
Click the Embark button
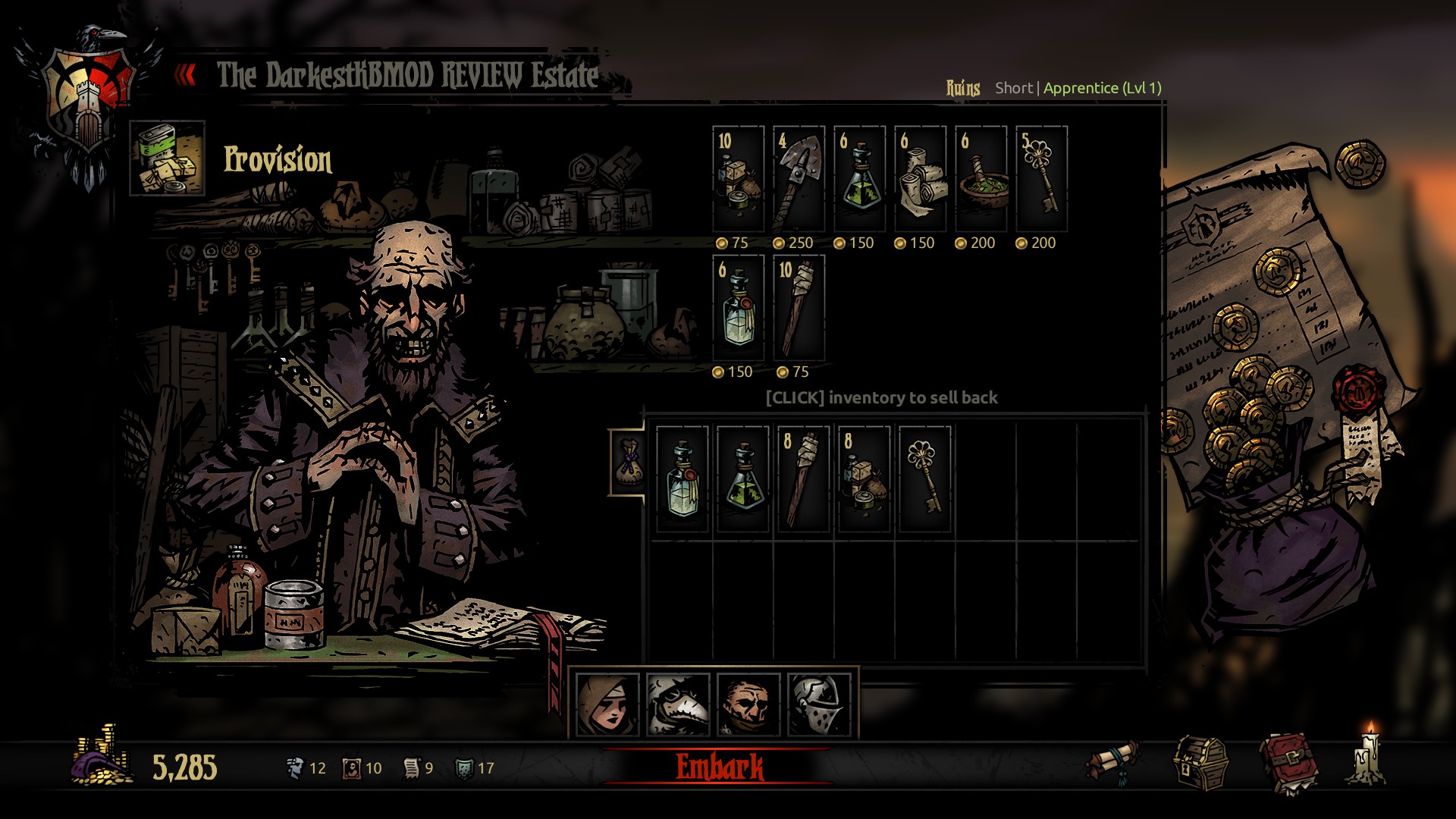tap(719, 767)
